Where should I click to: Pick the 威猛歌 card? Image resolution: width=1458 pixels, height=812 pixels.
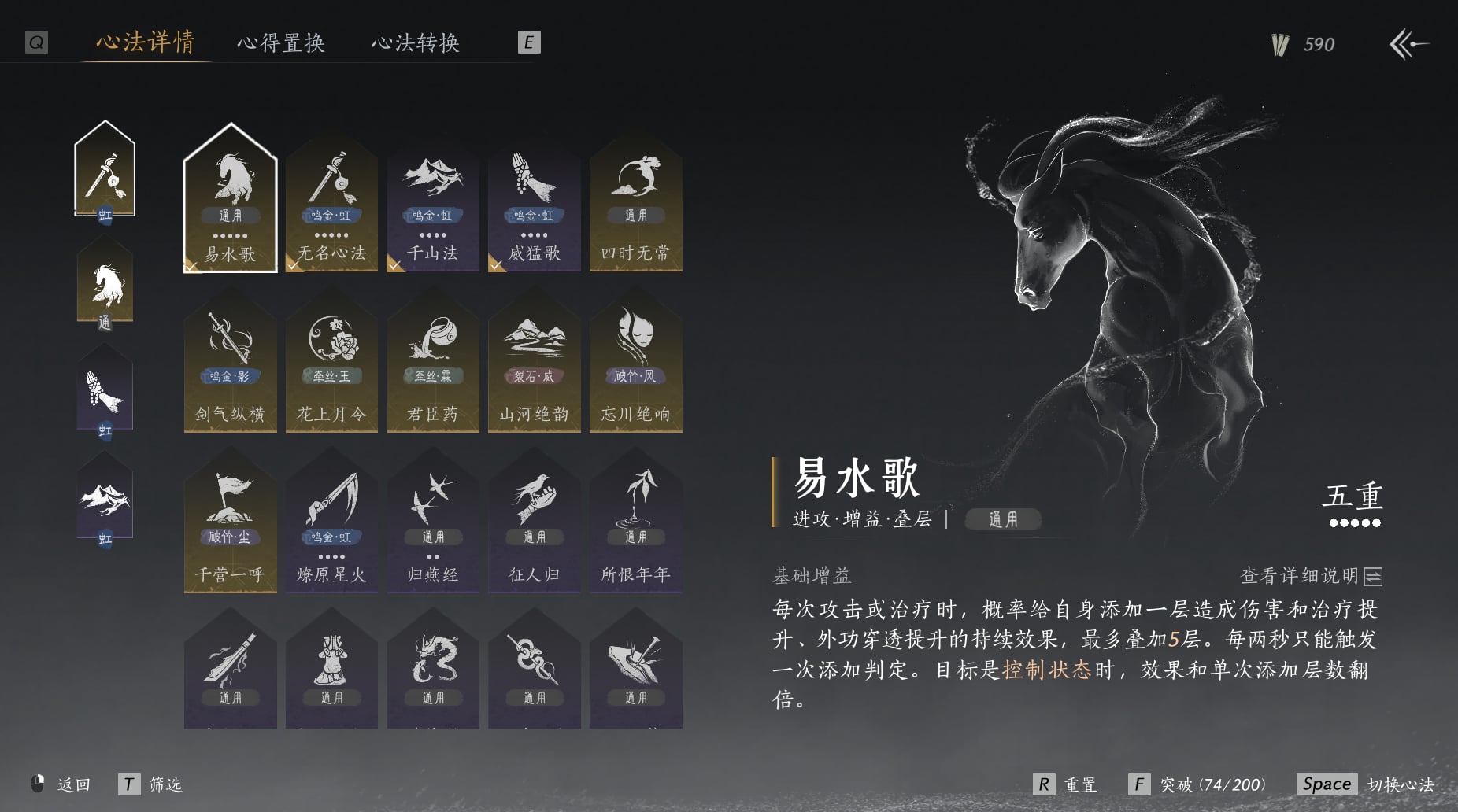535,205
